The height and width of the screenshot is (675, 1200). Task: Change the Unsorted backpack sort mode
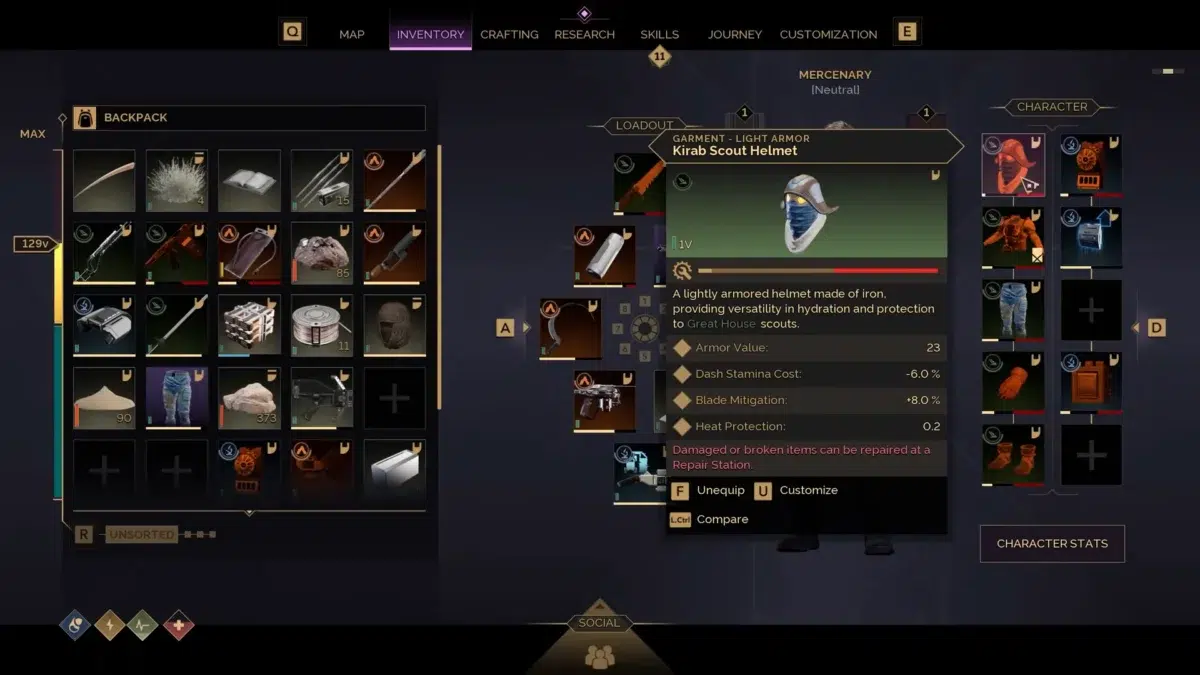pyautogui.click(x=141, y=535)
